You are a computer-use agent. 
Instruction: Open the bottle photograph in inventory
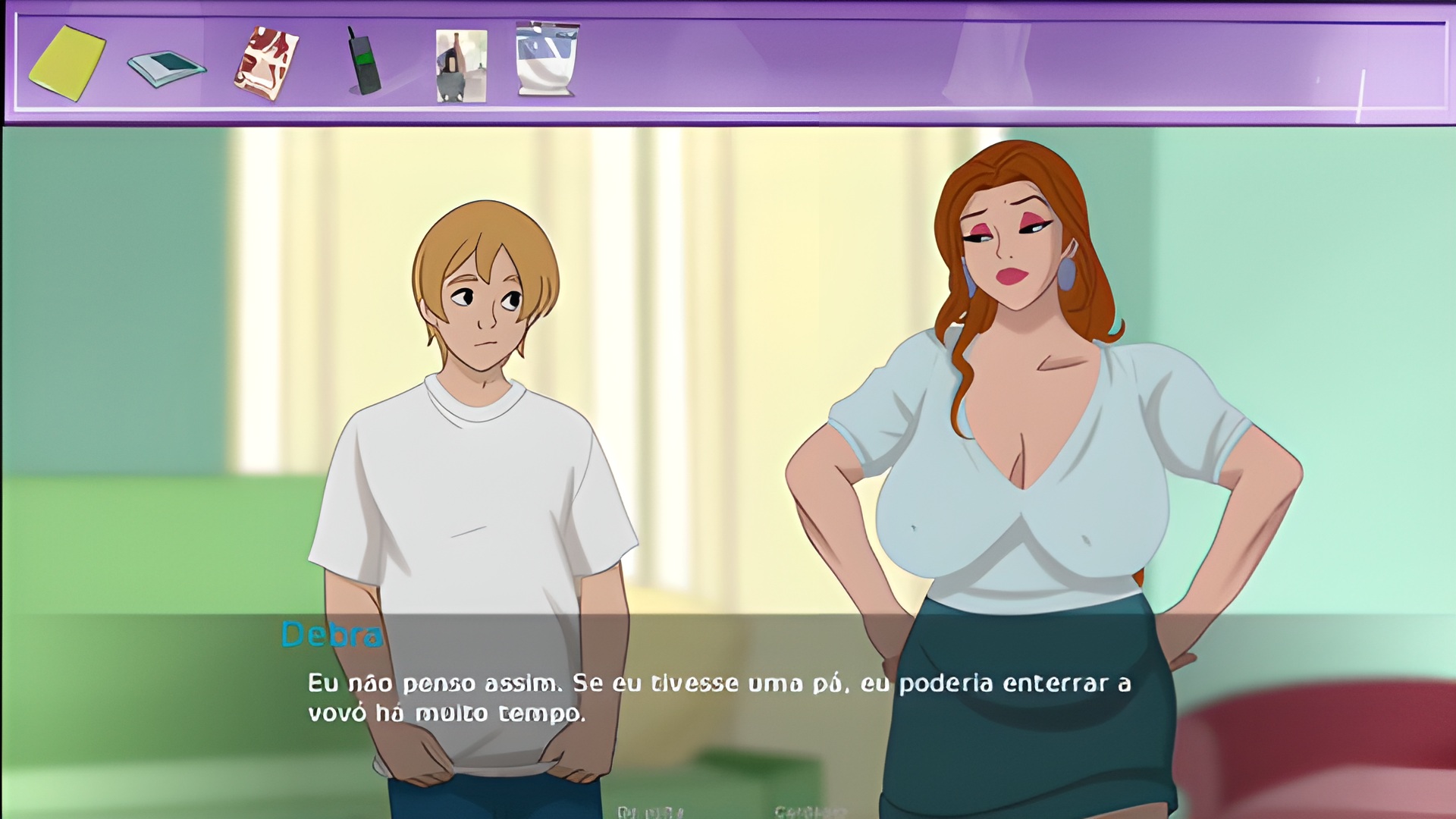point(461,66)
